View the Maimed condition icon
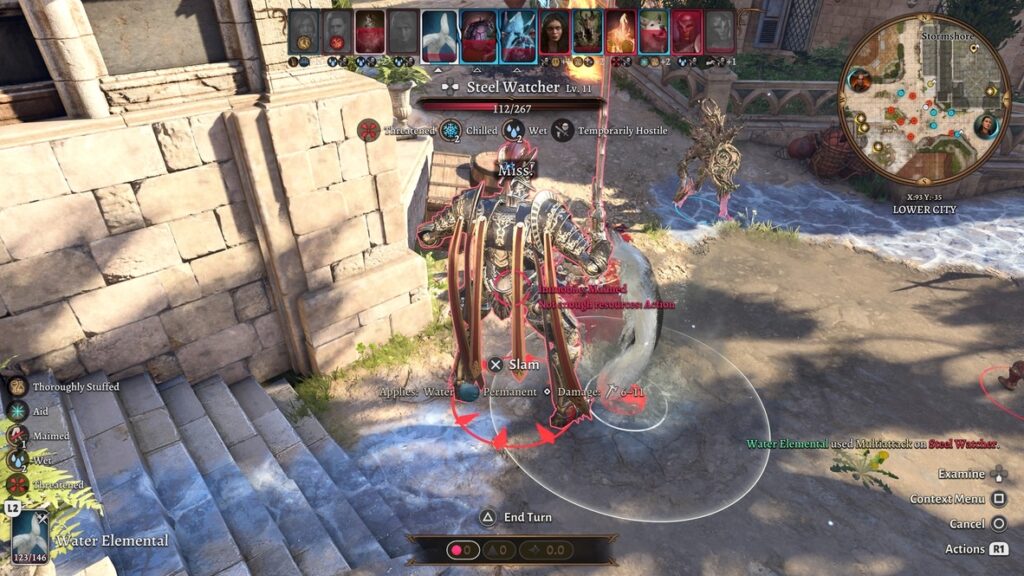This screenshot has width=1024, height=576. click(18, 435)
